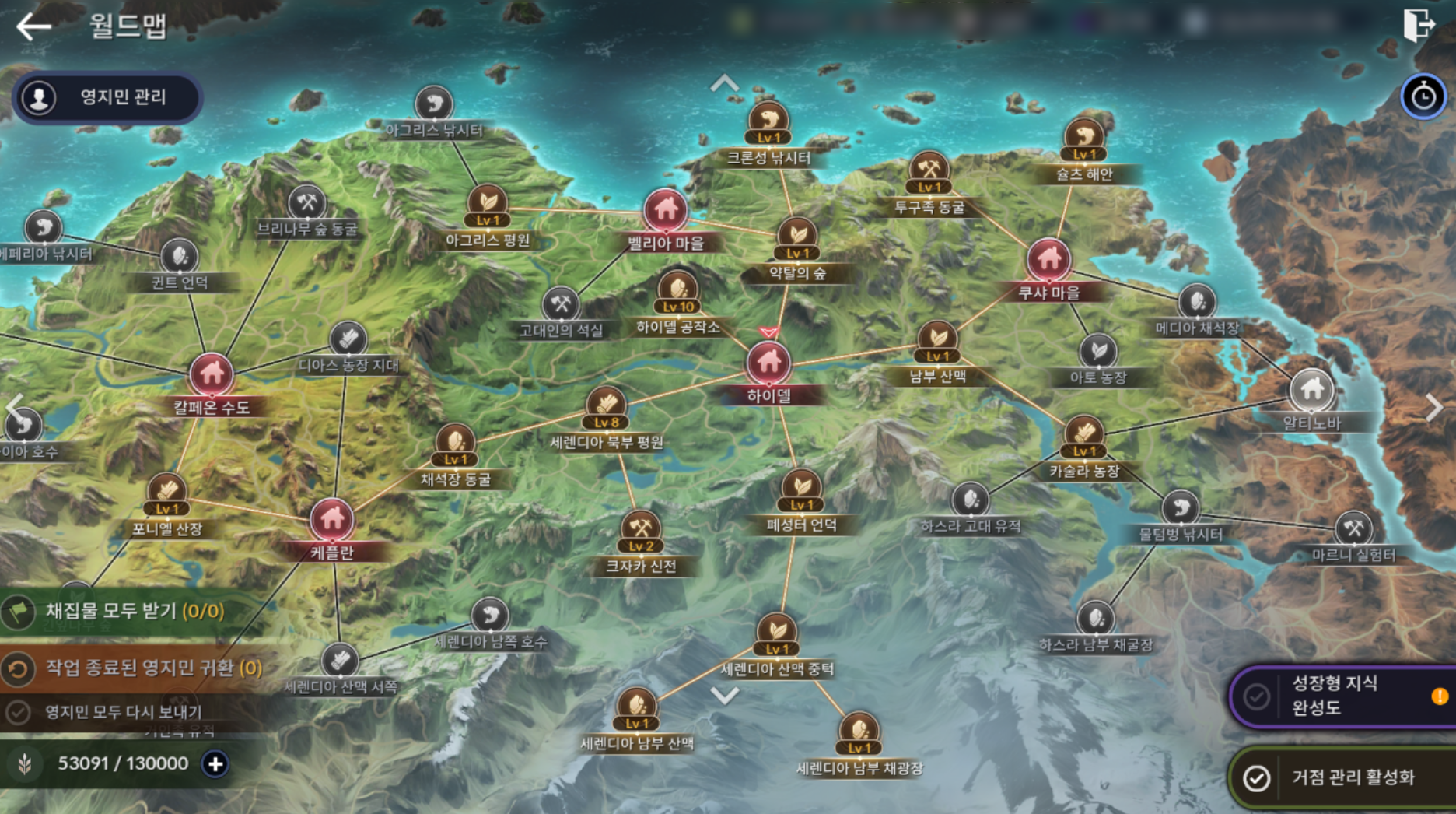Open the 영지민 관리 panel
Image resolution: width=1456 pixels, height=814 pixels.
(107, 98)
